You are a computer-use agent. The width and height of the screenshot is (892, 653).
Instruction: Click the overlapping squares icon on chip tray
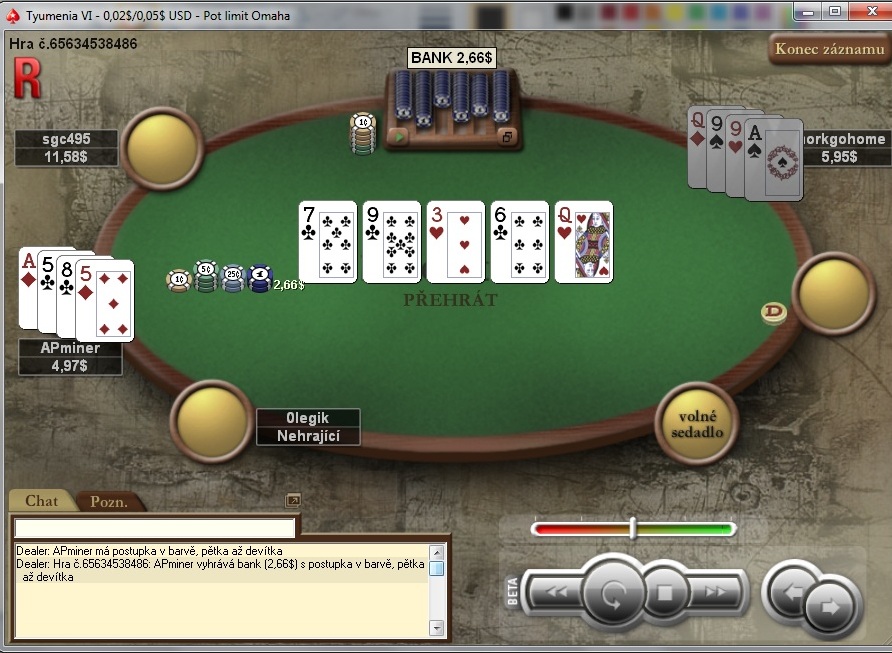(x=507, y=137)
